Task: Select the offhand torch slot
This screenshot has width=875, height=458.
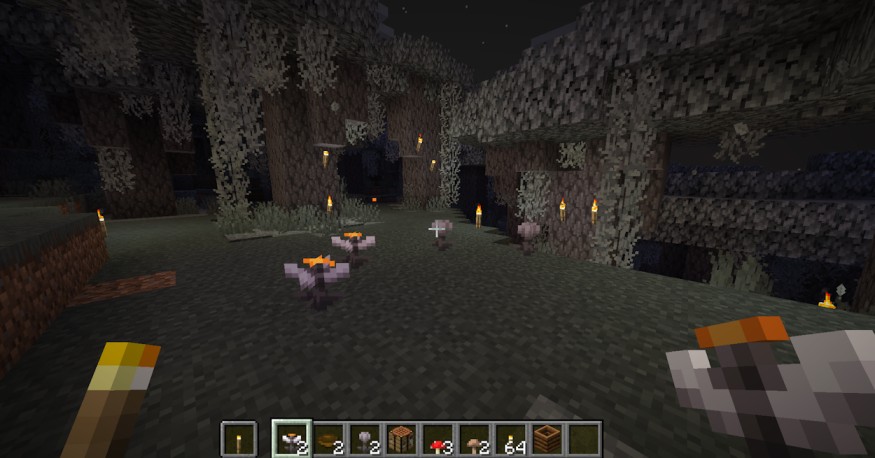Action: pyautogui.click(x=238, y=439)
